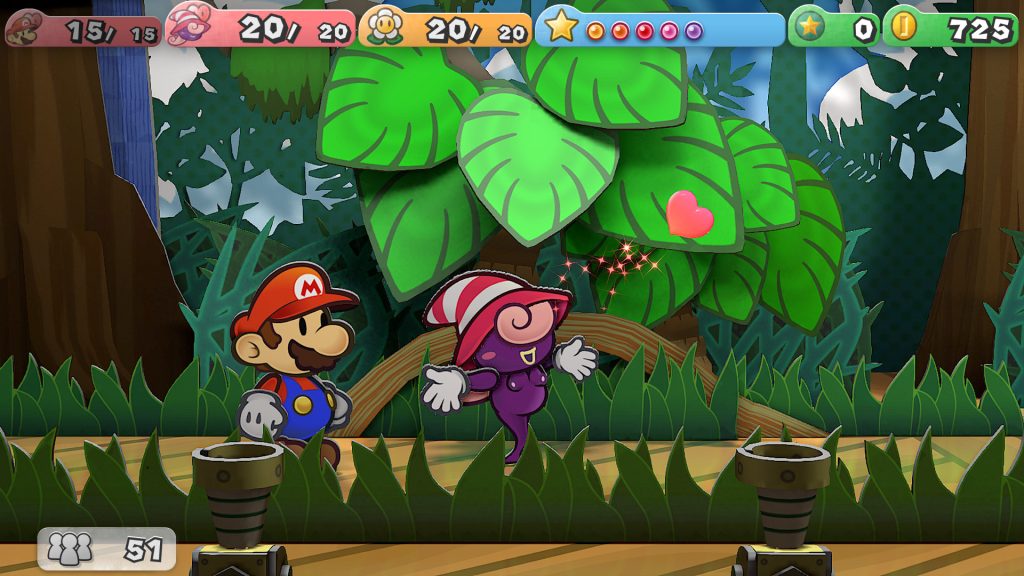
Task: Click the green star points icon
Action: point(810,28)
